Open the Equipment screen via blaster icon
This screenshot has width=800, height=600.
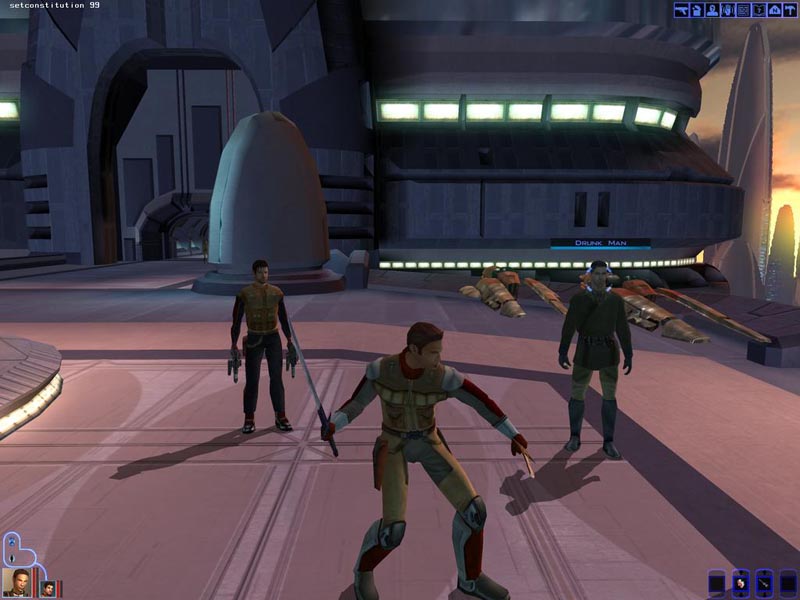[681, 10]
